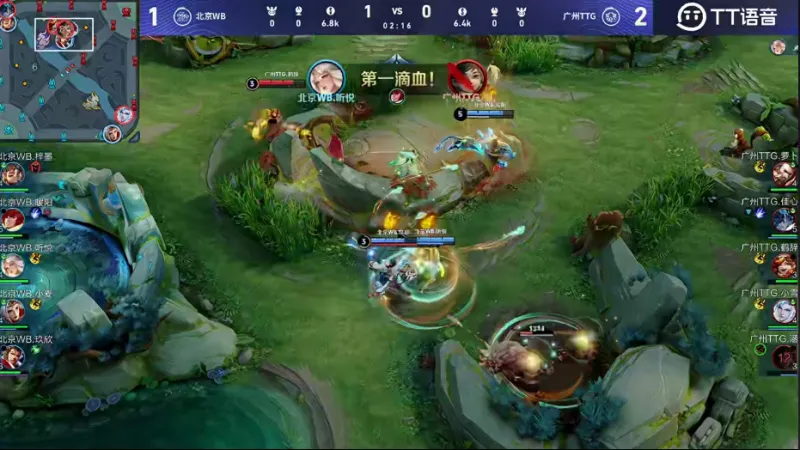The image size is (800, 450).
Task: Click the 北京WB team logo in scoreboard
Action: 182,16
